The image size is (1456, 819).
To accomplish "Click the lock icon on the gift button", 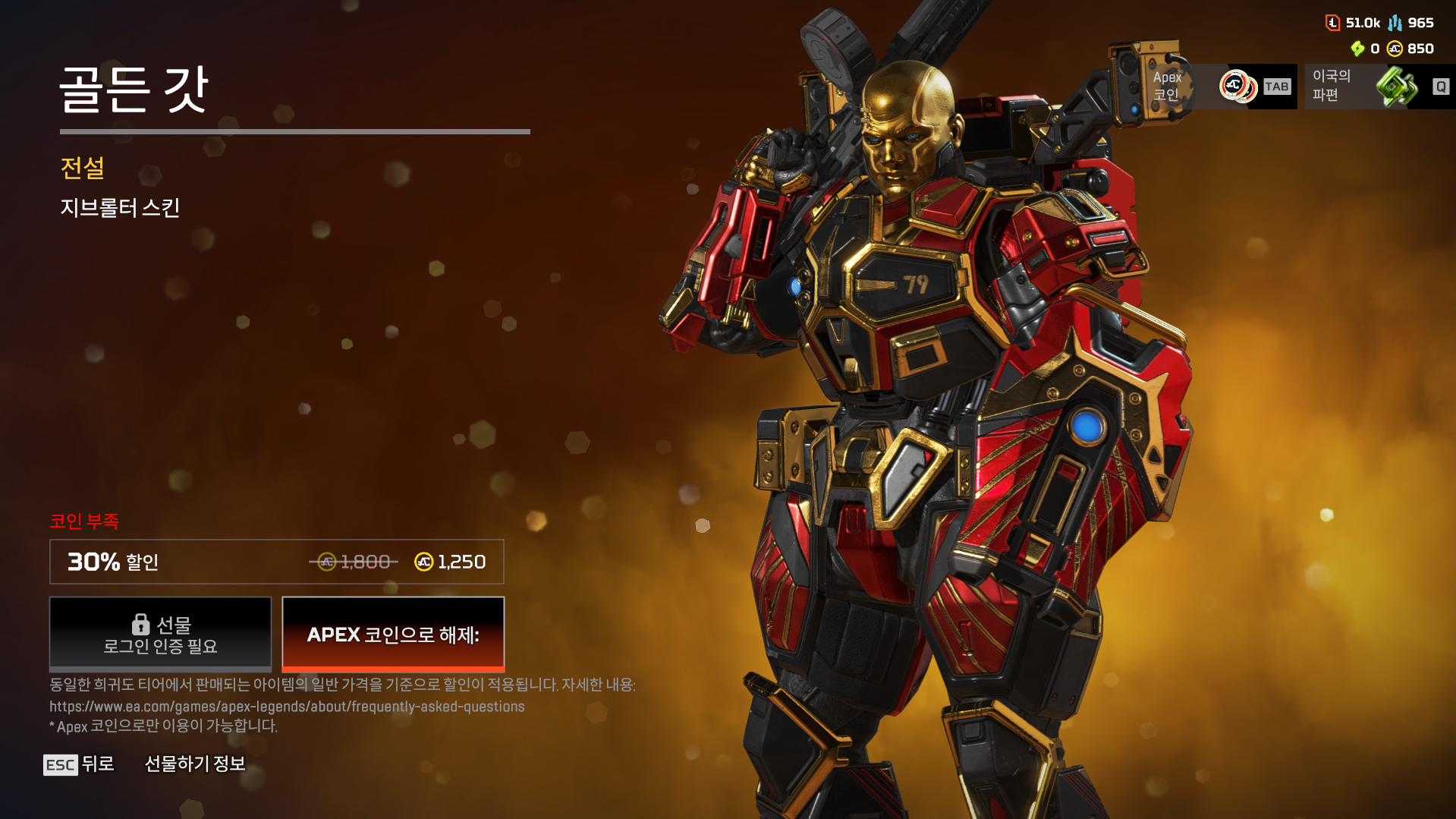I will (140, 624).
